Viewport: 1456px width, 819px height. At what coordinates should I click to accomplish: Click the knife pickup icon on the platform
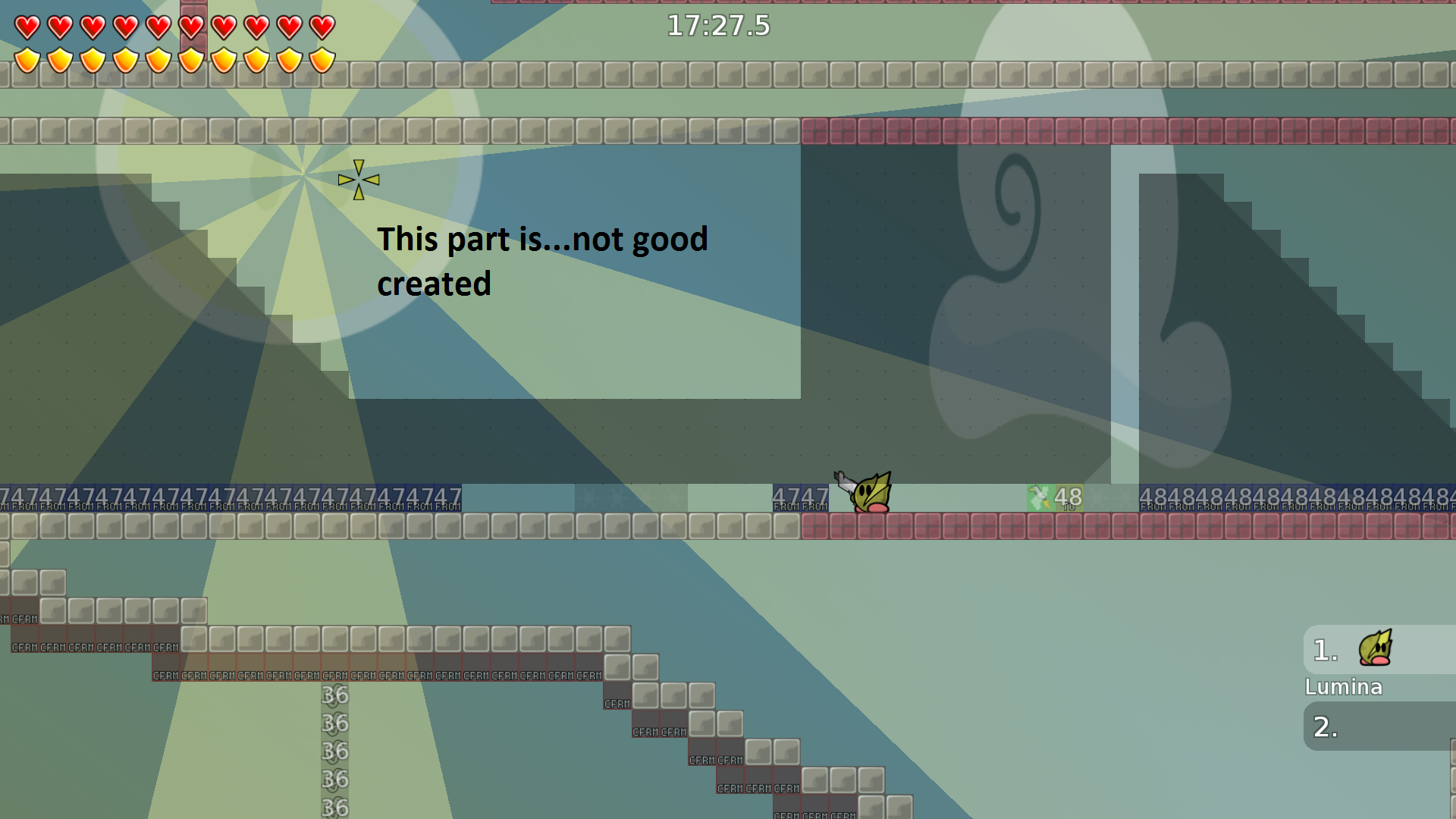point(1040,497)
